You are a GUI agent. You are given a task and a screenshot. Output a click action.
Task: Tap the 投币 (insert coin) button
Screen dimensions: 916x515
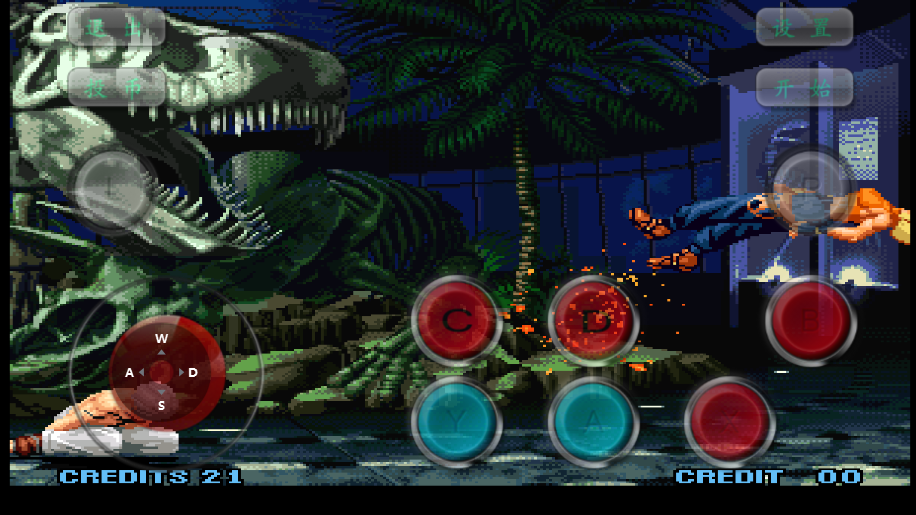point(116,87)
